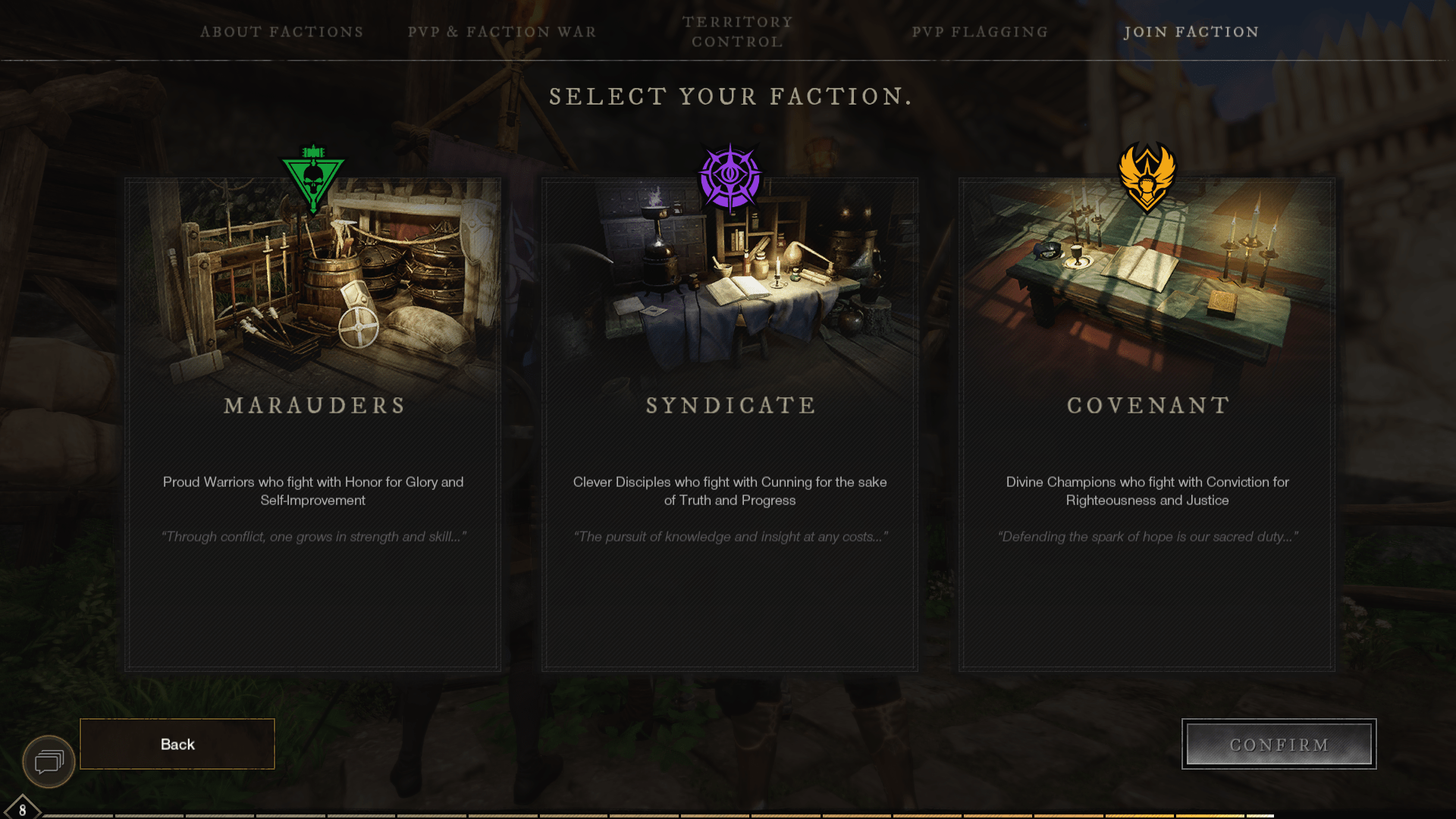1456x819 pixels.
Task: View the Territory Control tab
Action: [736, 32]
